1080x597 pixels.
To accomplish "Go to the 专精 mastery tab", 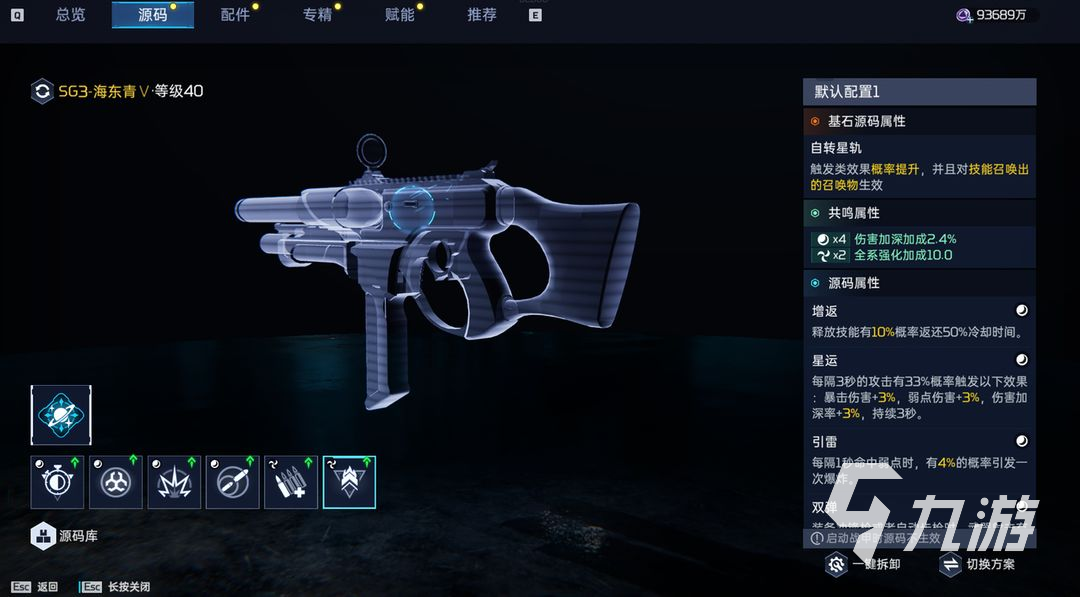I will (x=317, y=15).
